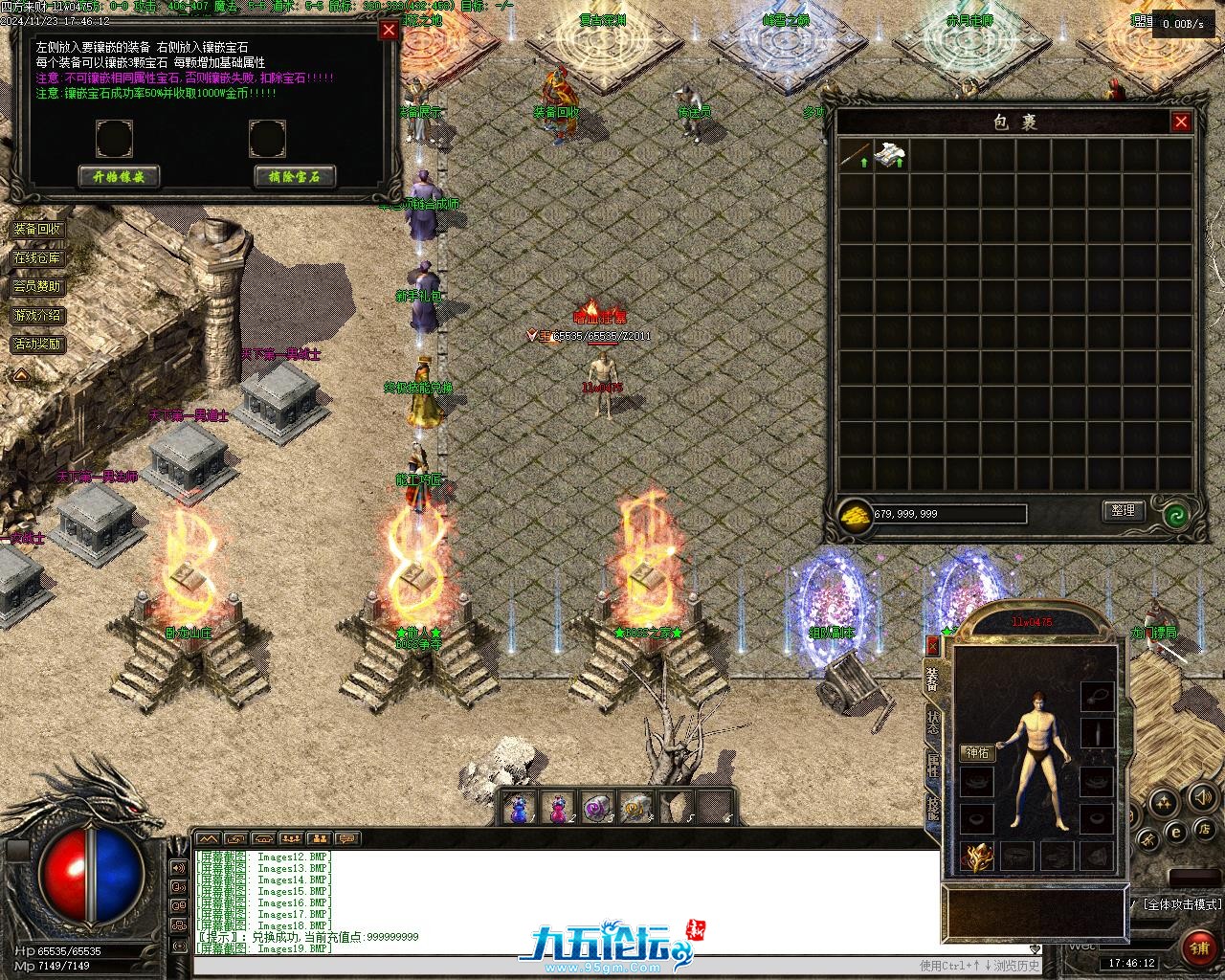
Task: Use the purple scroll in hotbar slot 3
Action: tap(597, 809)
